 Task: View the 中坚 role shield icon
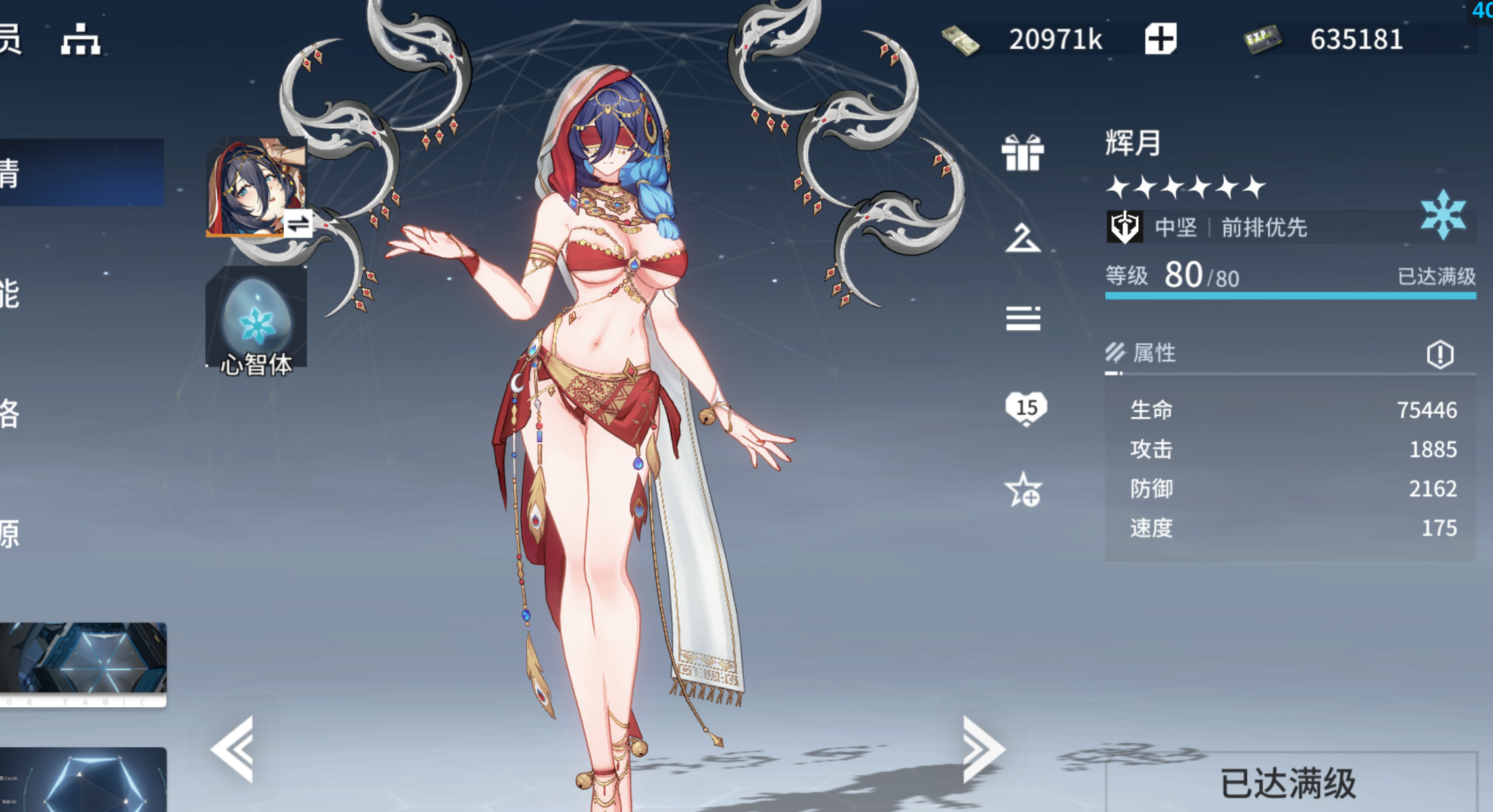pos(1124,227)
